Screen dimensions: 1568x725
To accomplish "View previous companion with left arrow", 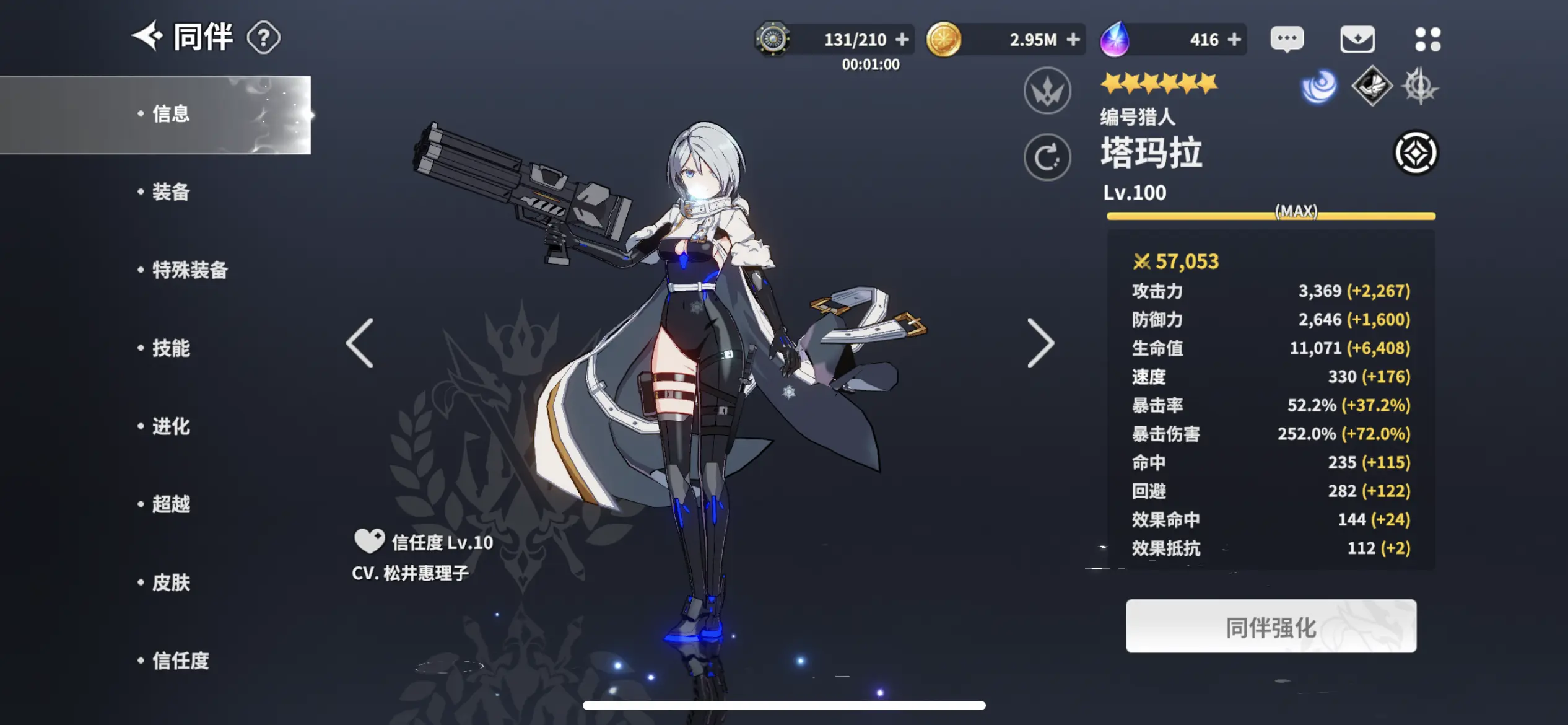I will 360,343.
